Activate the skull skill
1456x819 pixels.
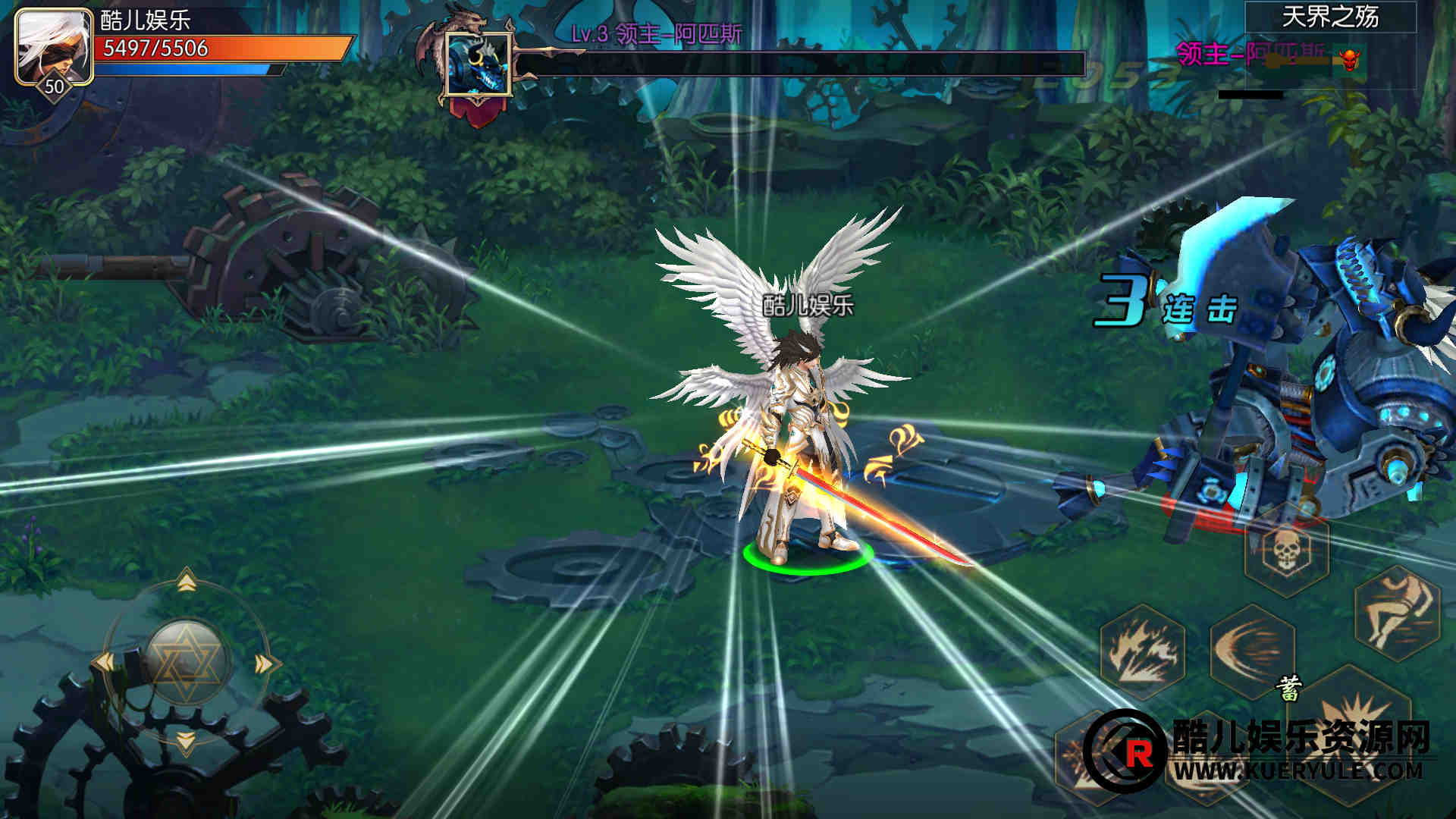tap(1286, 550)
